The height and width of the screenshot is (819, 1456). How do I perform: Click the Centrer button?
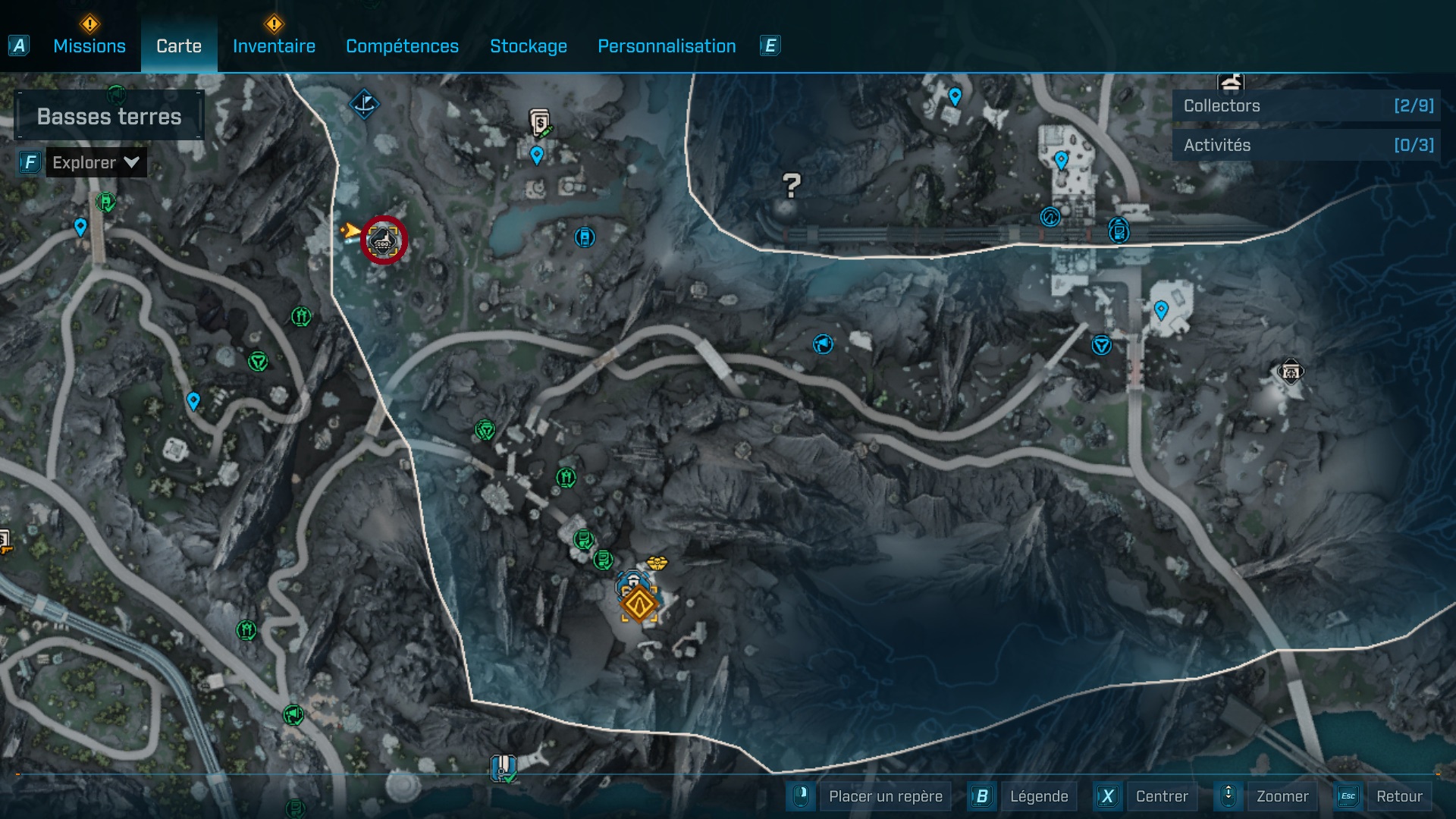[1161, 796]
